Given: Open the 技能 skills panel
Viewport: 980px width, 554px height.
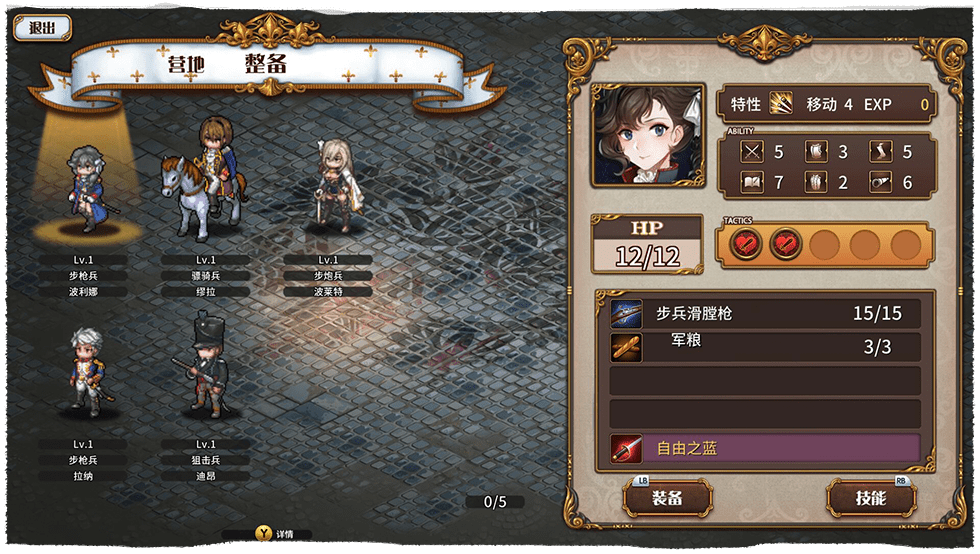Looking at the screenshot, I should (871, 498).
